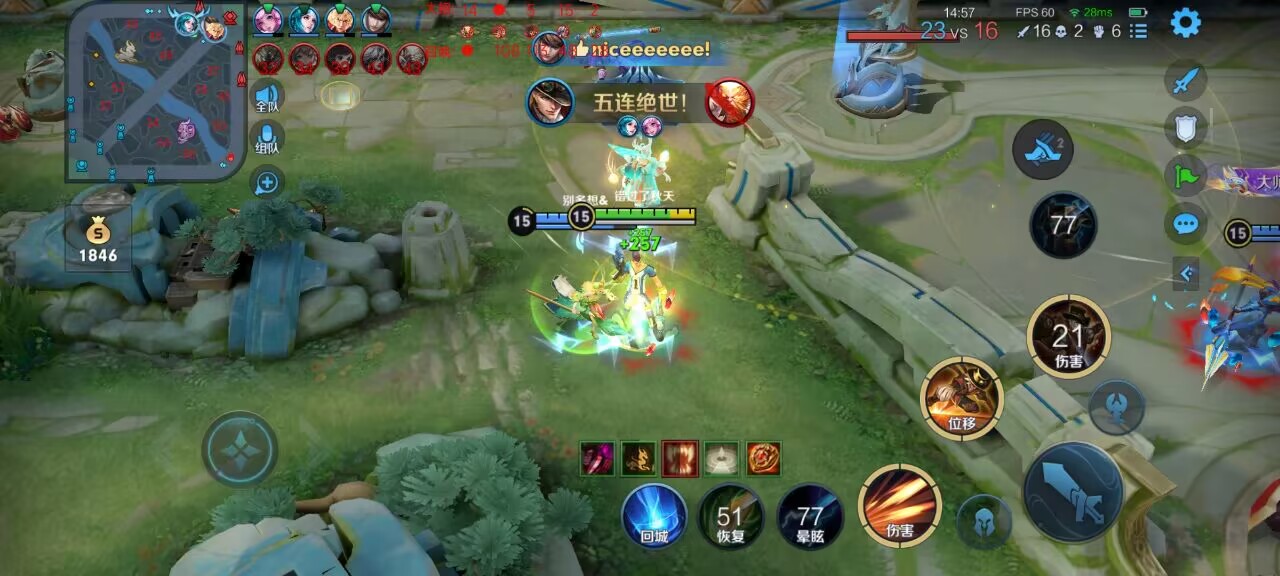
Task: Tap the minimap
Action: pos(157,92)
